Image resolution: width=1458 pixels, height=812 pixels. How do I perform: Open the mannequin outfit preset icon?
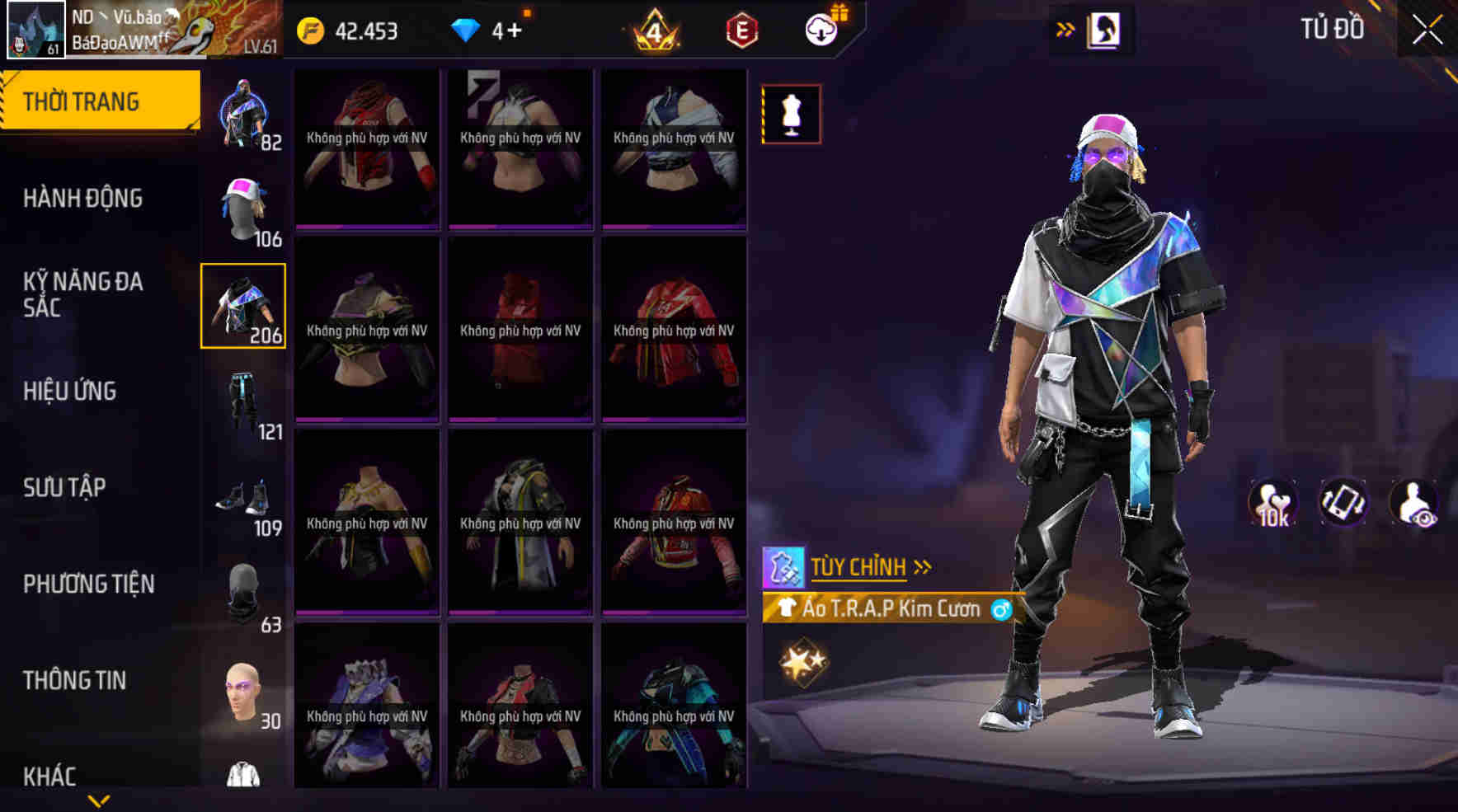coord(791,114)
